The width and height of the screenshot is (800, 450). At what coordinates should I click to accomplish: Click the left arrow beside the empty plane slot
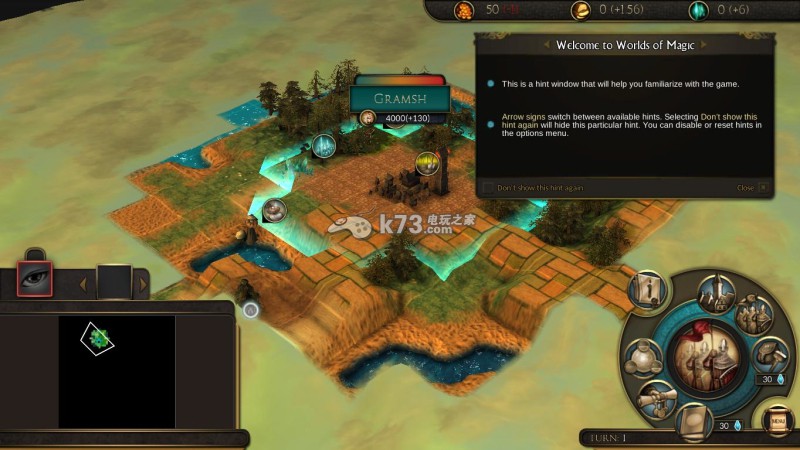coord(82,285)
